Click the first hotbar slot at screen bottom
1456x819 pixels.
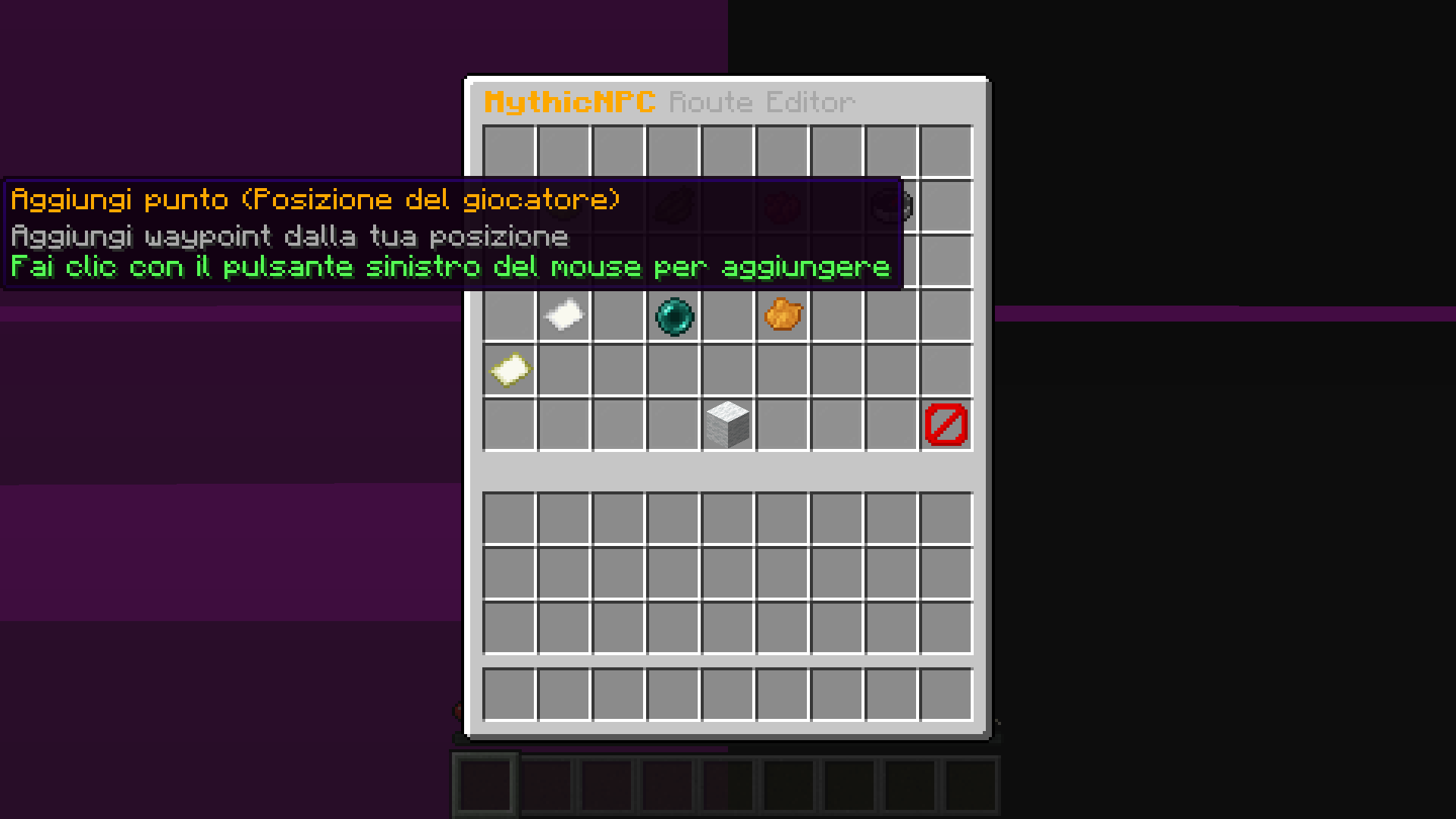484,783
